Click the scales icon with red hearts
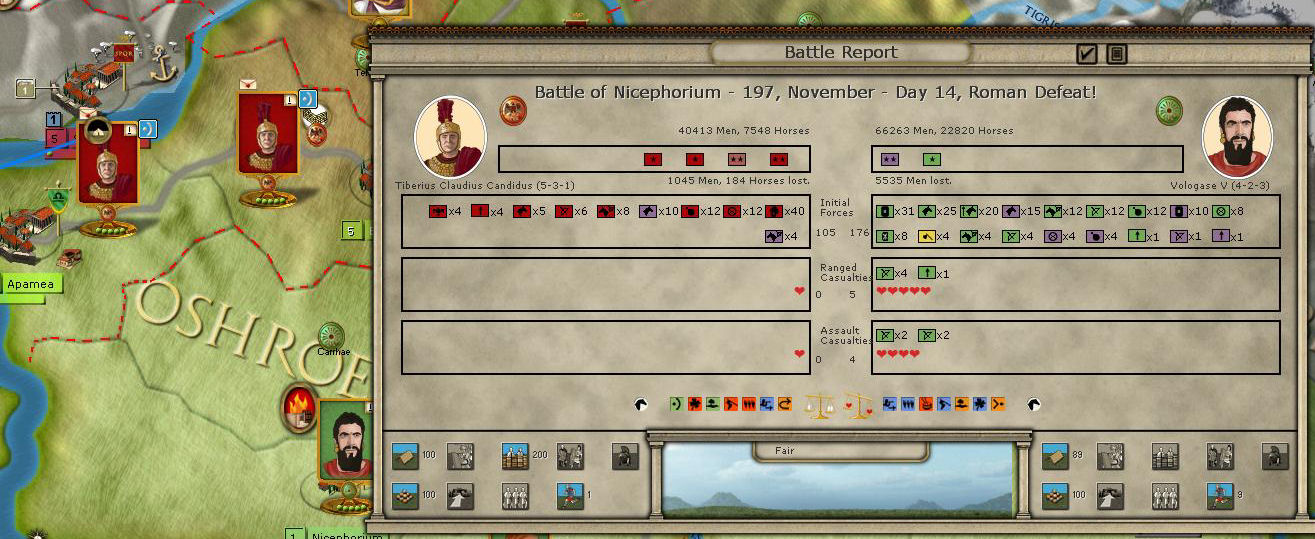1315x539 pixels. coord(858,405)
